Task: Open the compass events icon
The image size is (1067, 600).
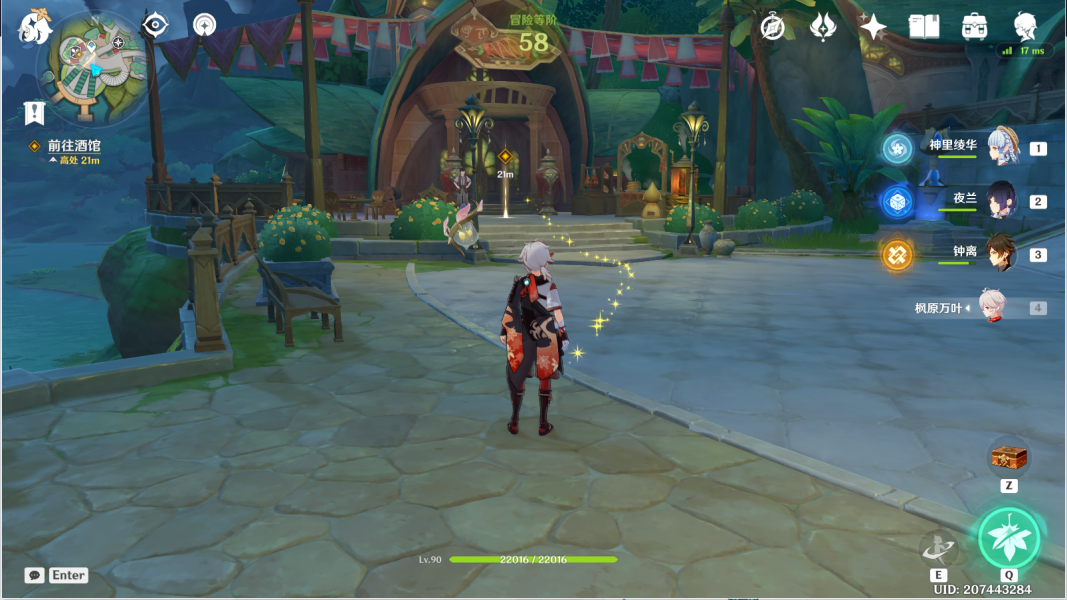Action: (x=772, y=27)
